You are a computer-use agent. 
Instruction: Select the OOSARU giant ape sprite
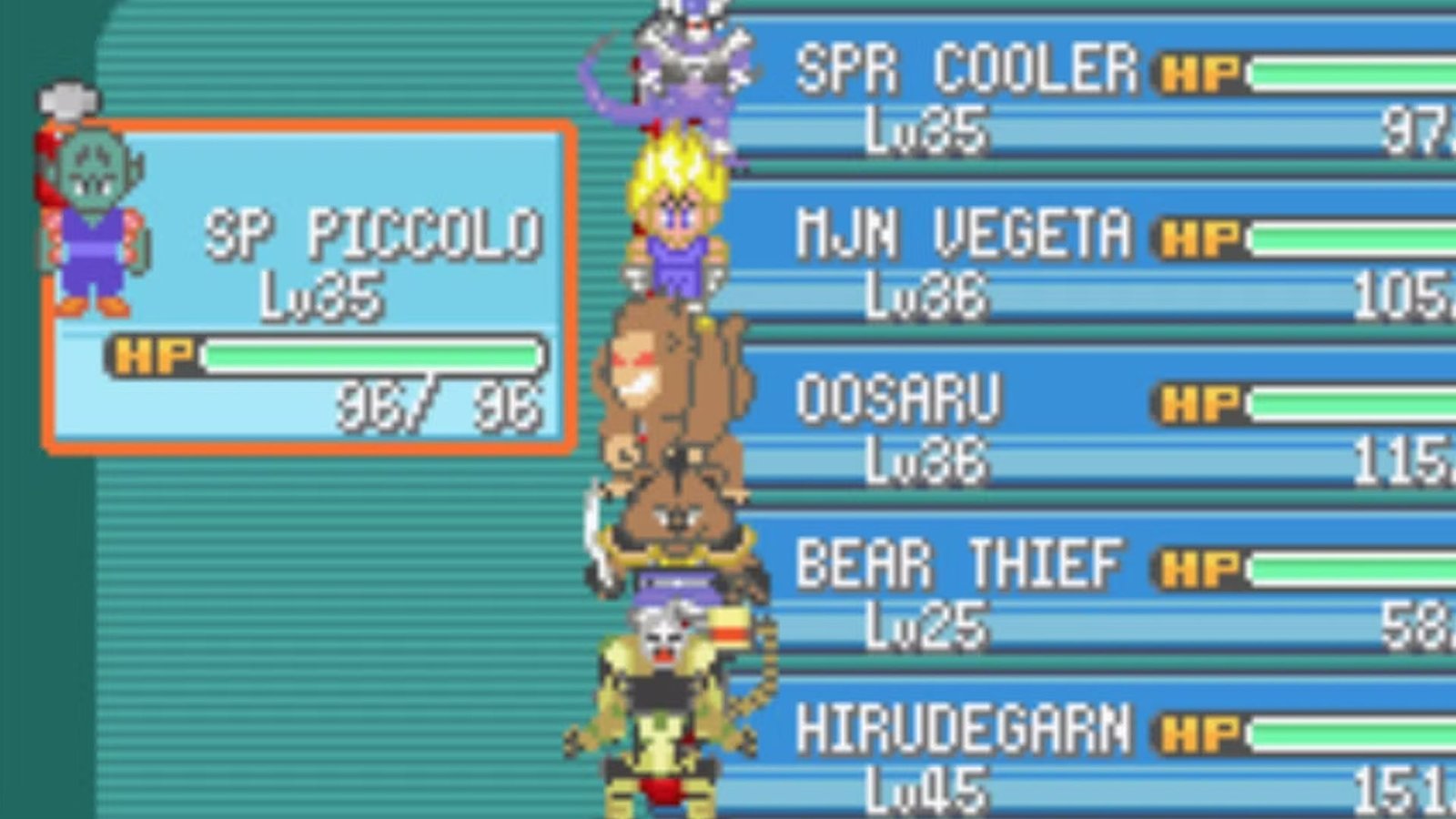point(673,391)
